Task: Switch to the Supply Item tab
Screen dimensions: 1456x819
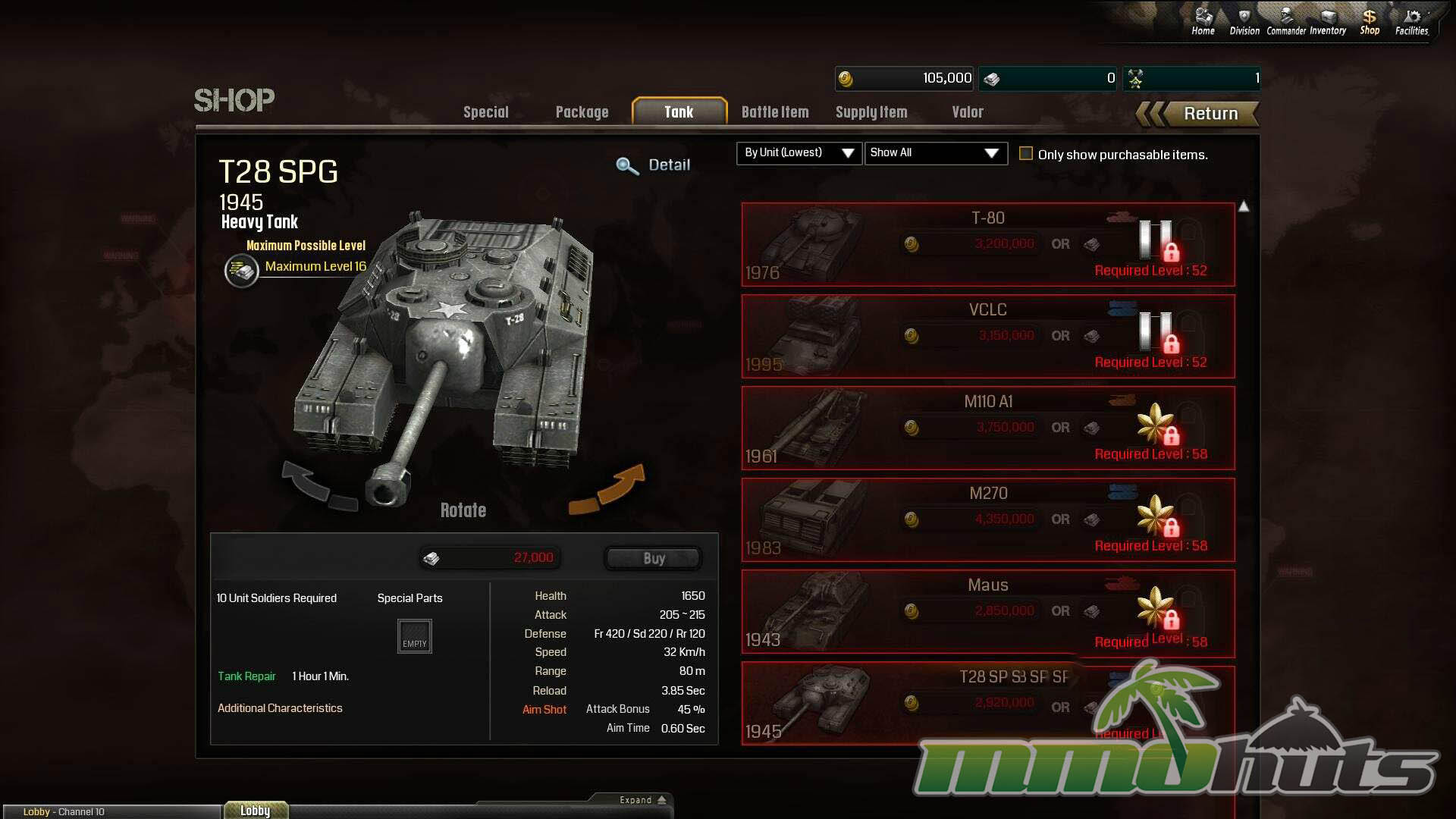Action: click(871, 112)
